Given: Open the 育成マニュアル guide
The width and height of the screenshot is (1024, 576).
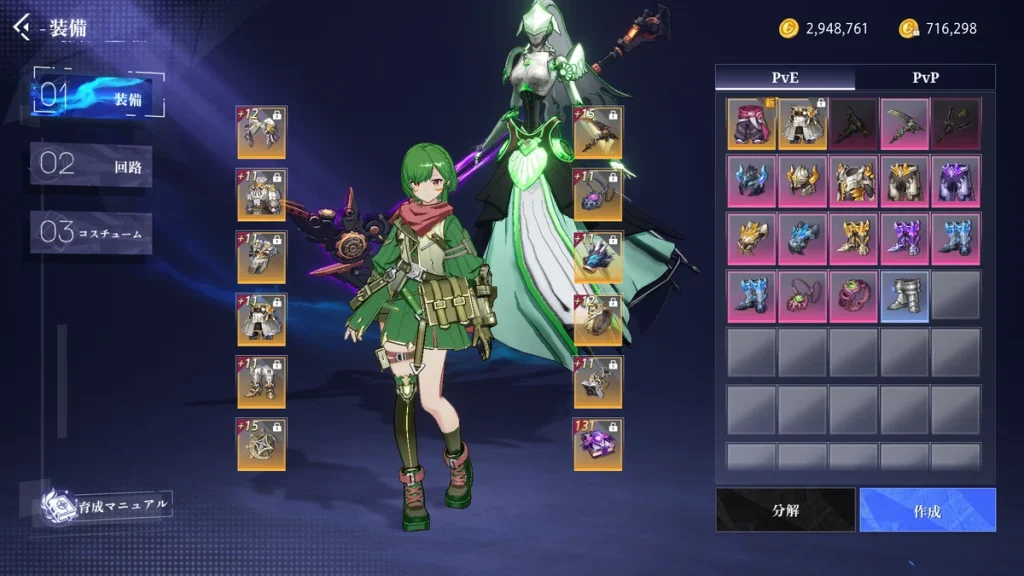Looking at the screenshot, I should pyautogui.click(x=106, y=504).
